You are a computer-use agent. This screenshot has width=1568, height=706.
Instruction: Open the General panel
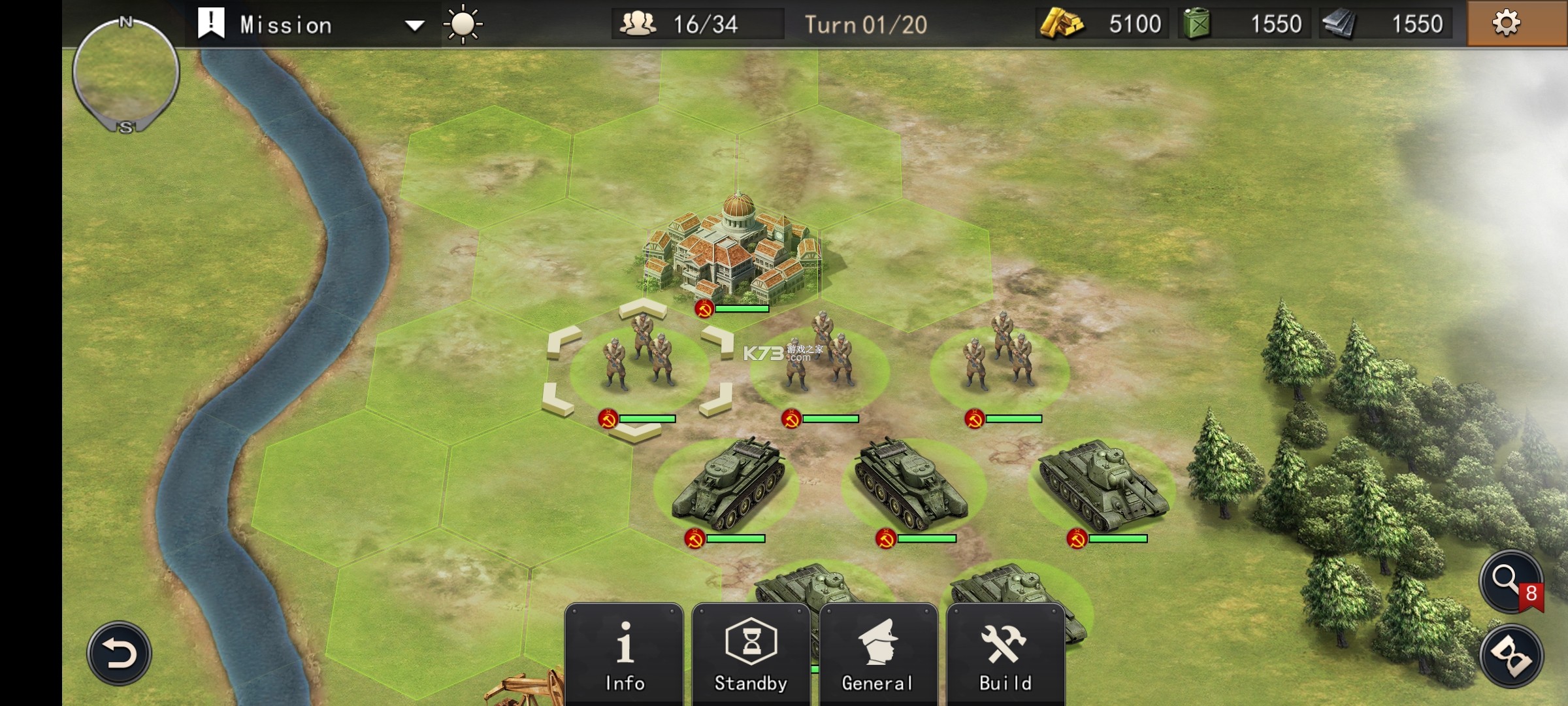pos(877,655)
